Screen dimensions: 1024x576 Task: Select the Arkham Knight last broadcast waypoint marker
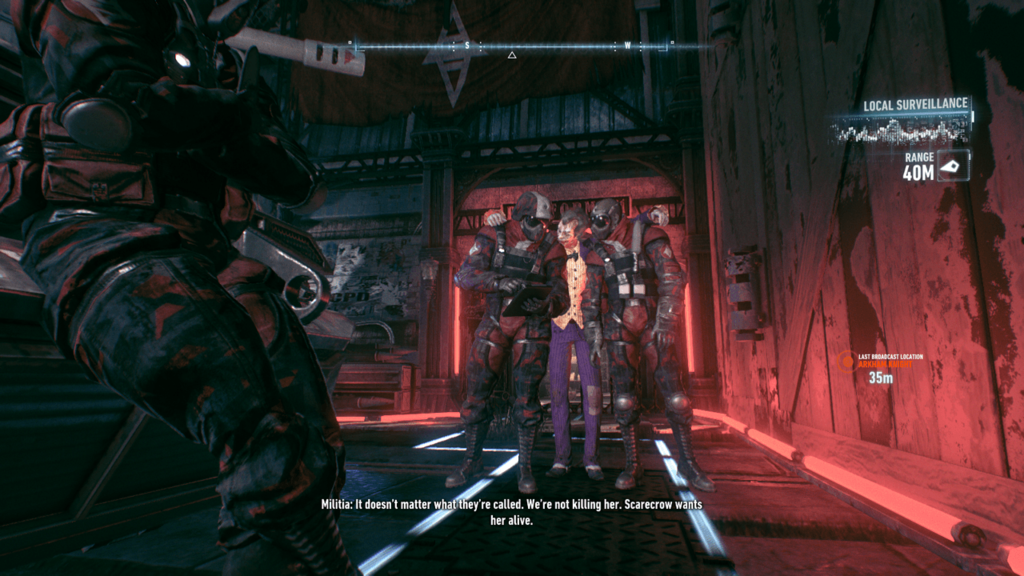pyautogui.click(x=847, y=362)
